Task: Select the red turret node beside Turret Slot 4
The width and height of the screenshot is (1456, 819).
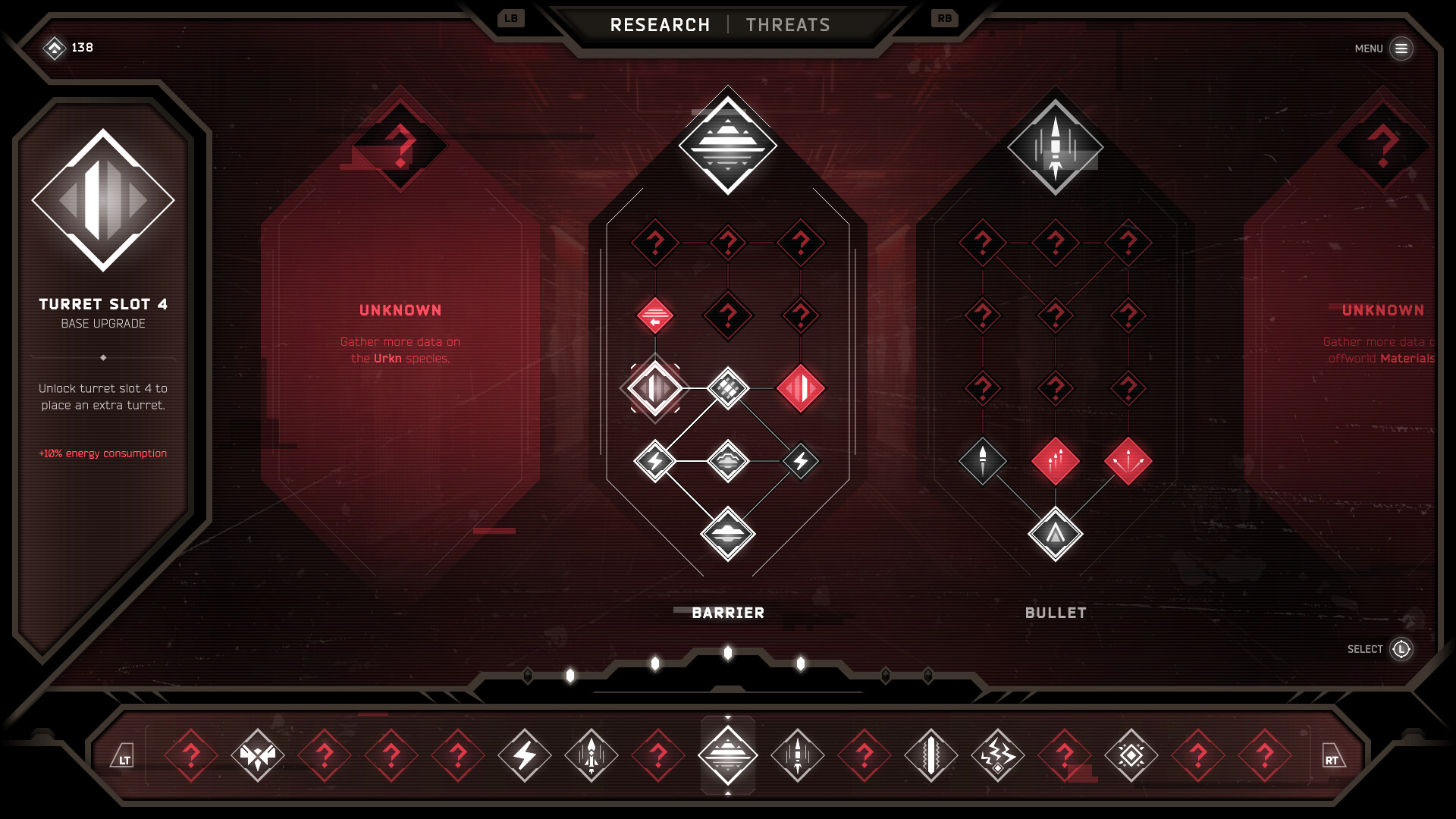Action: click(x=801, y=388)
